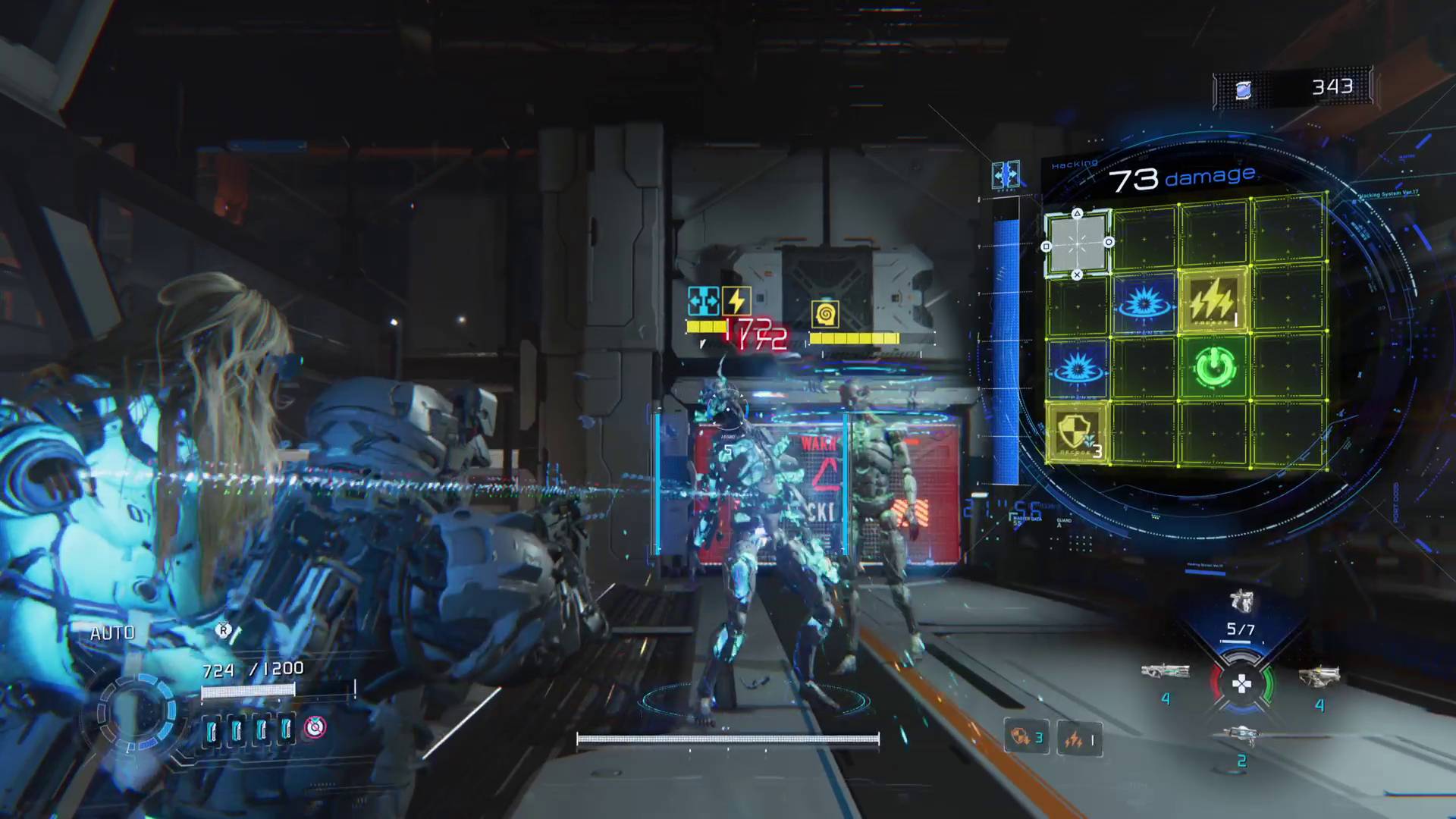Select the green power node in the hacking grid

click(1213, 366)
